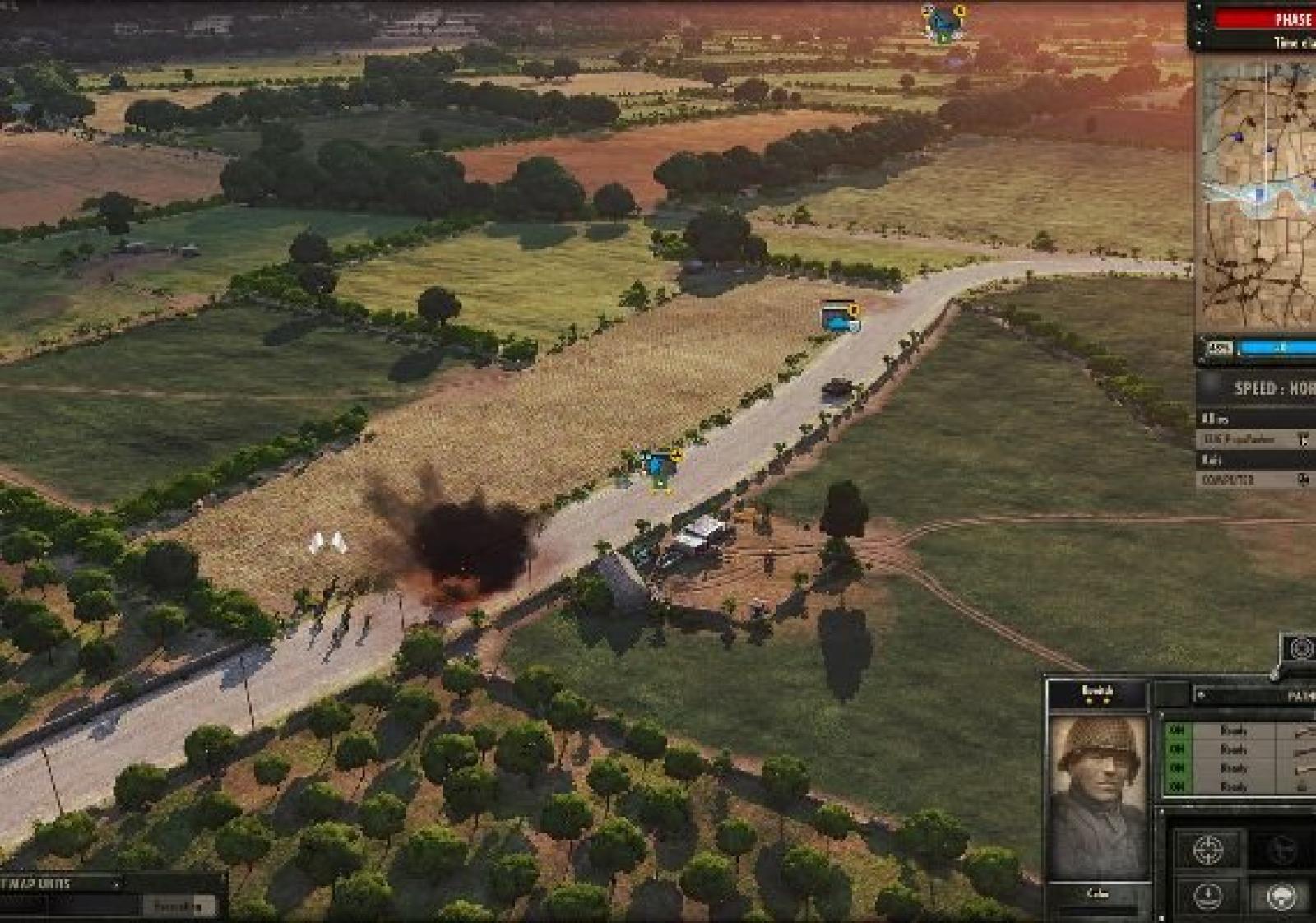Select the distant blue unit marker

(943, 23)
